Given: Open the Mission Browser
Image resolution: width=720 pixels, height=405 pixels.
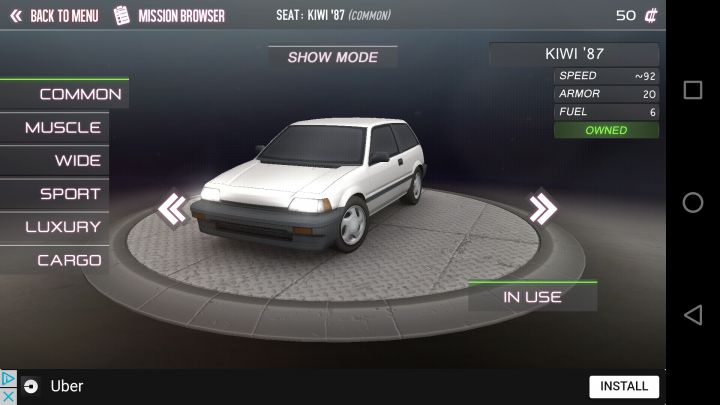Looking at the screenshot, I should [170, 16].
